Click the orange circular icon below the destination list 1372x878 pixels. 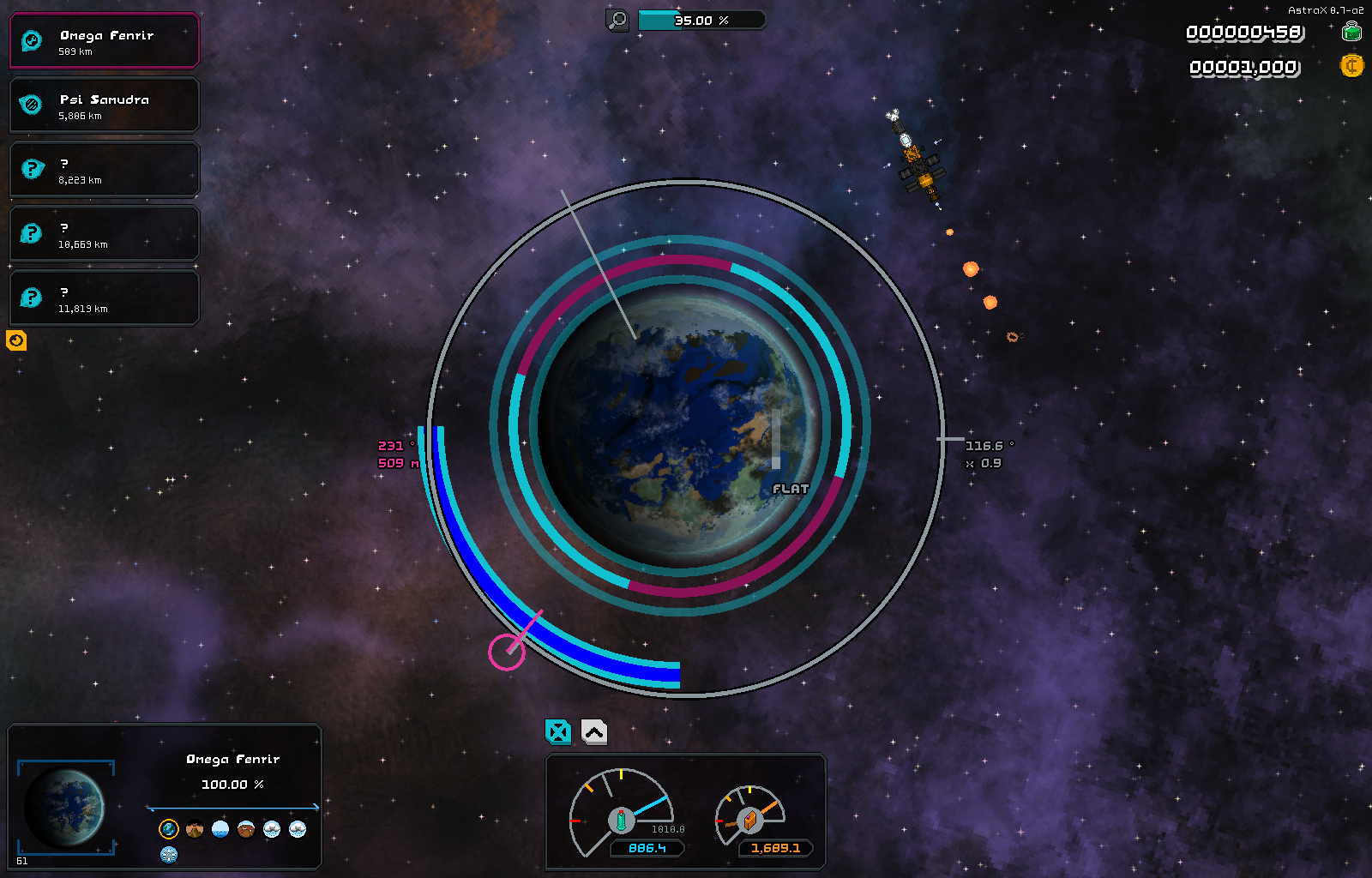16,340
